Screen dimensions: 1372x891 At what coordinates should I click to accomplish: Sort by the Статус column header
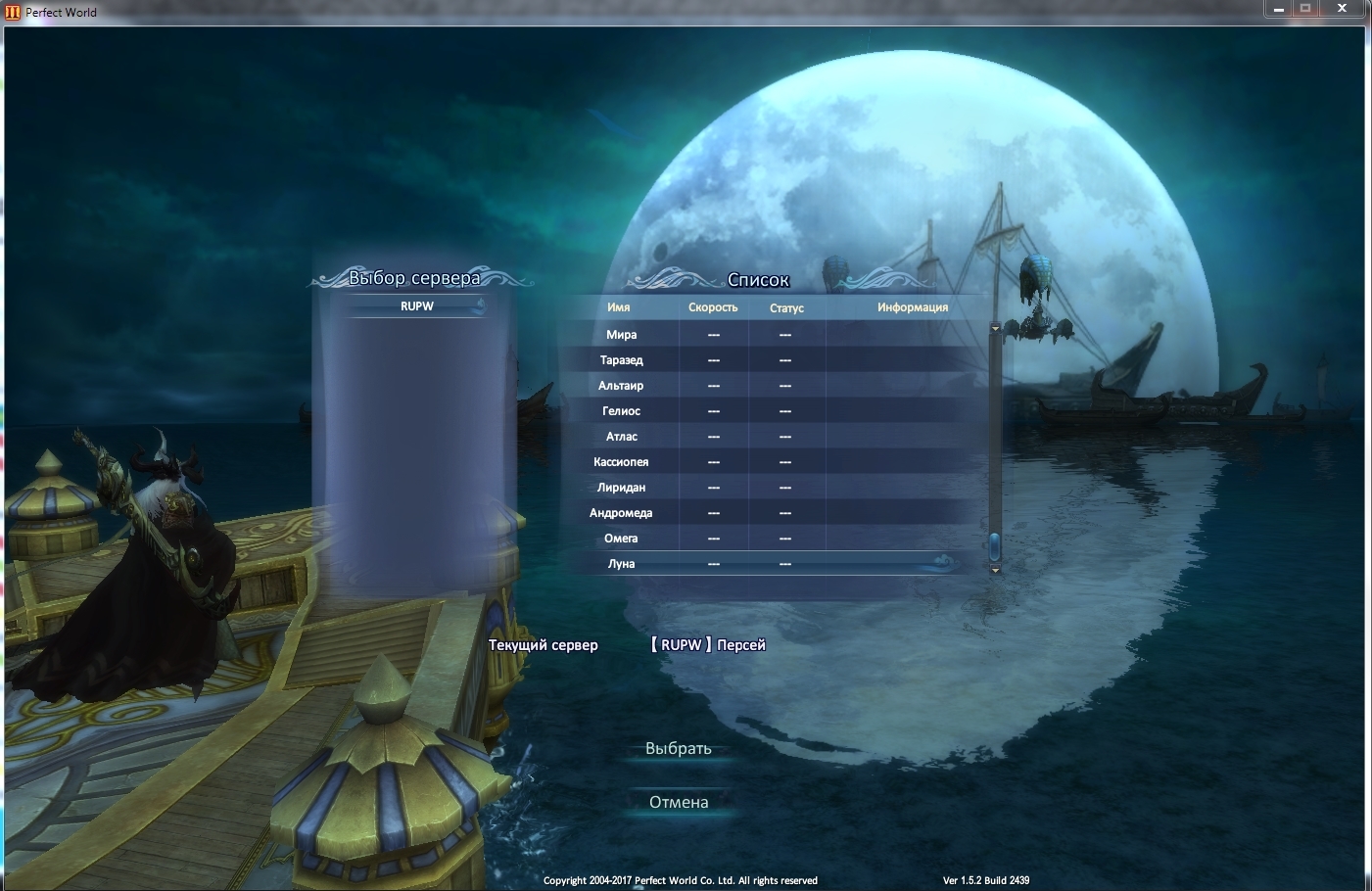click(786, 307)
